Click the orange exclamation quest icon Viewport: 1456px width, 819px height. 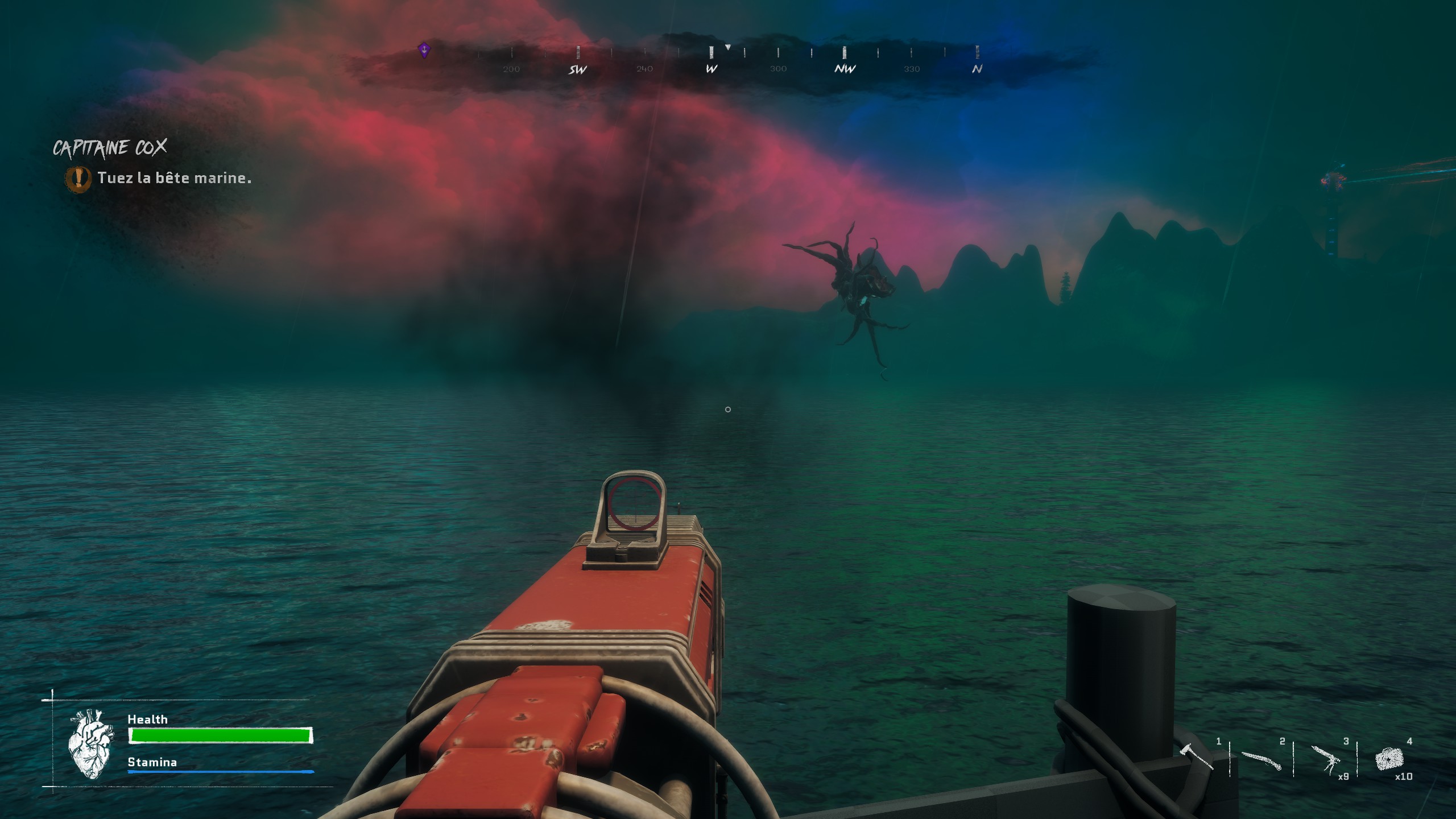point(78,178)
